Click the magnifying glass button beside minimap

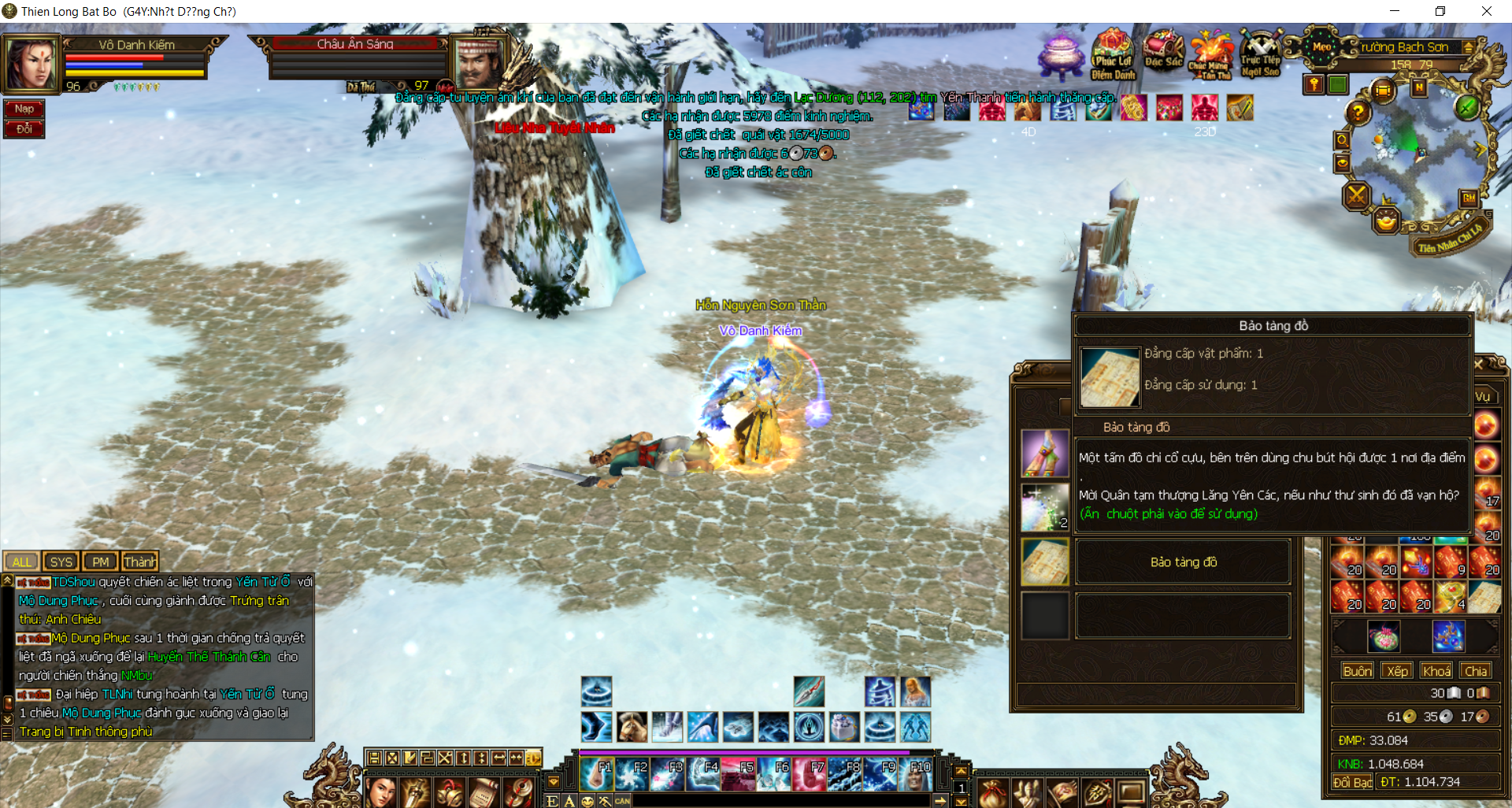(1342, 140)
